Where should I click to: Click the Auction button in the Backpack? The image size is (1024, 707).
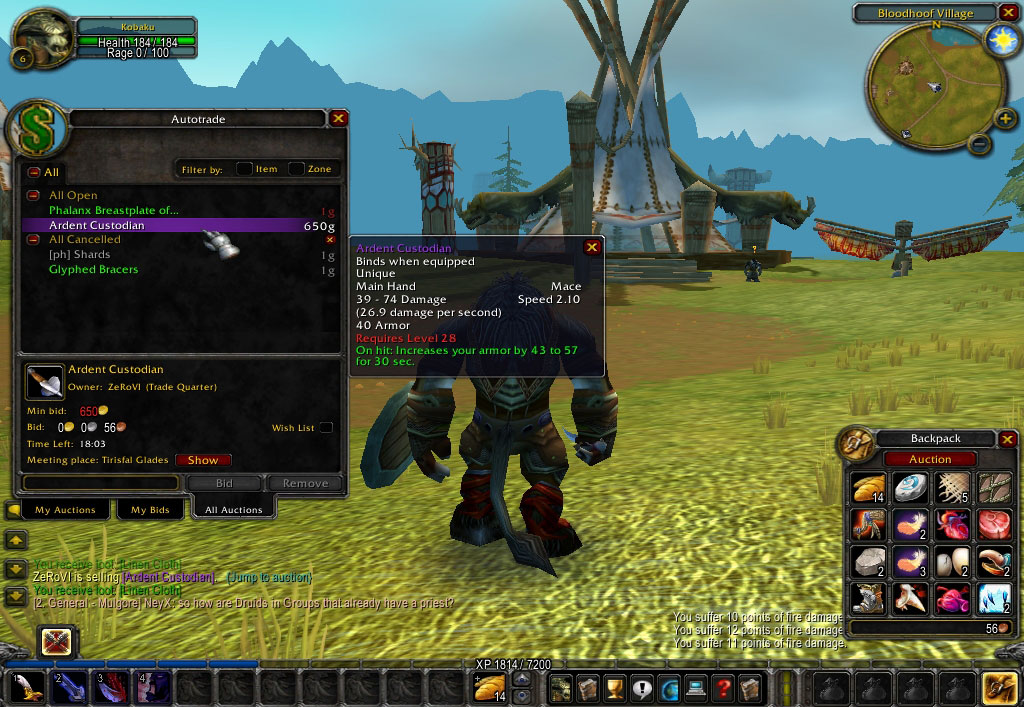(x=930, y=459)
